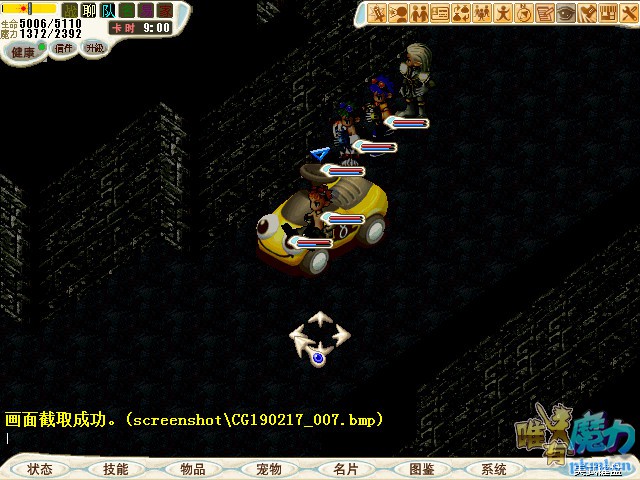Toggle the 战 battle switch
Viewport: 640px width, 480px height.
pos(69,10)
